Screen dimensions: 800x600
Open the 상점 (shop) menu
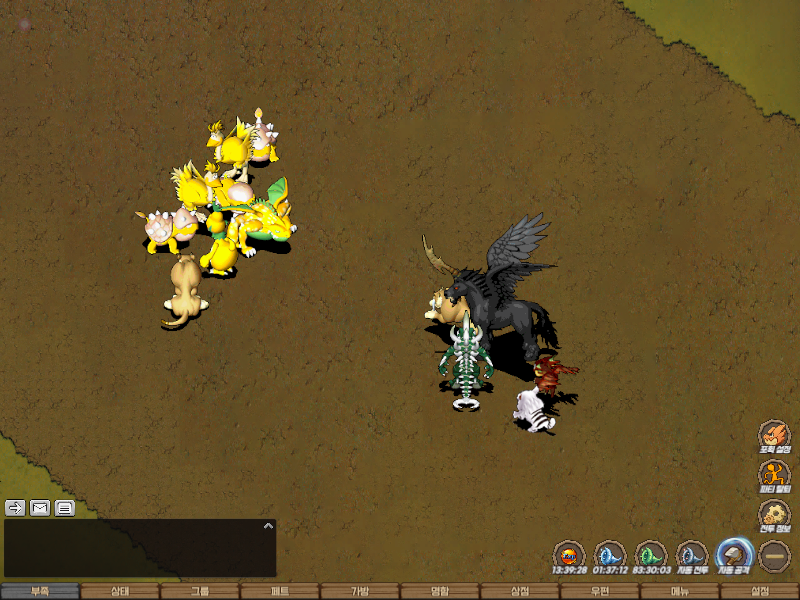[x=520, y=591]
